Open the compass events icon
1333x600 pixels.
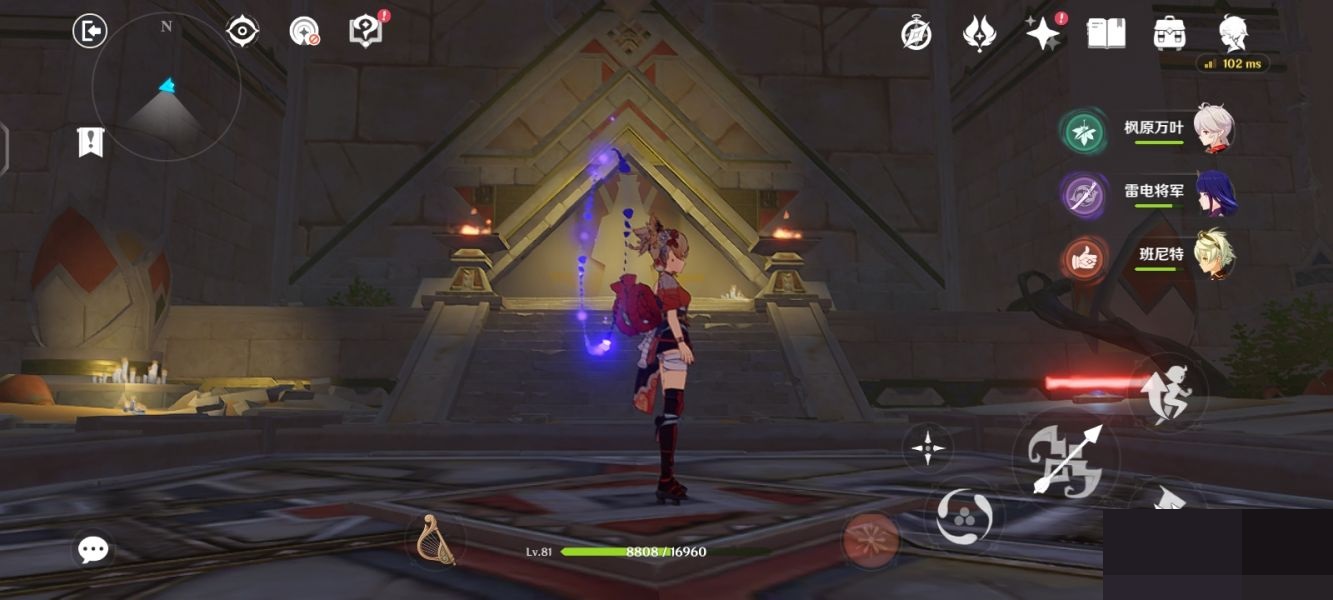click(916, 34)
